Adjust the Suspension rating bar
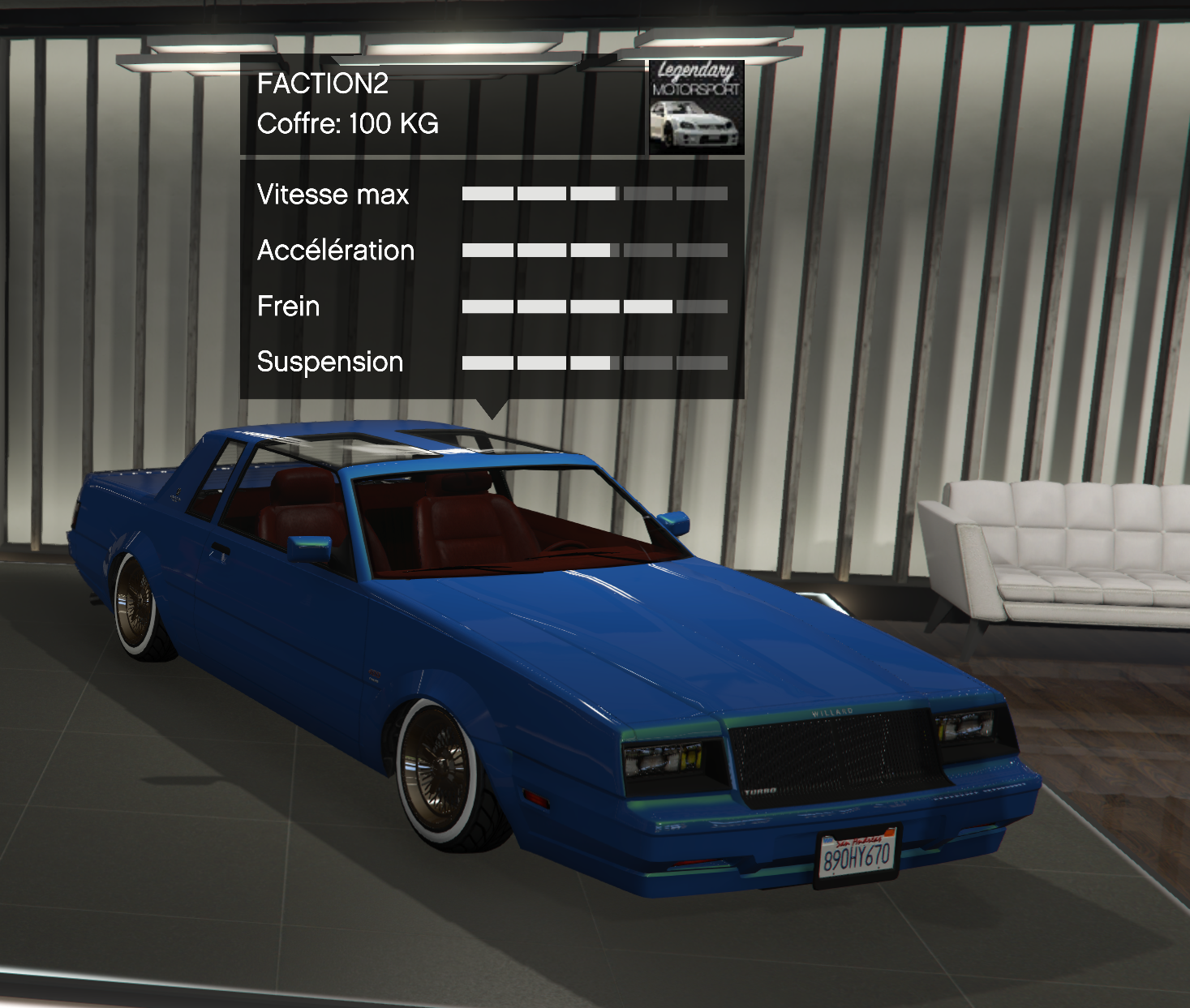Screen dimensions: 1190x1008 [594, 362]
